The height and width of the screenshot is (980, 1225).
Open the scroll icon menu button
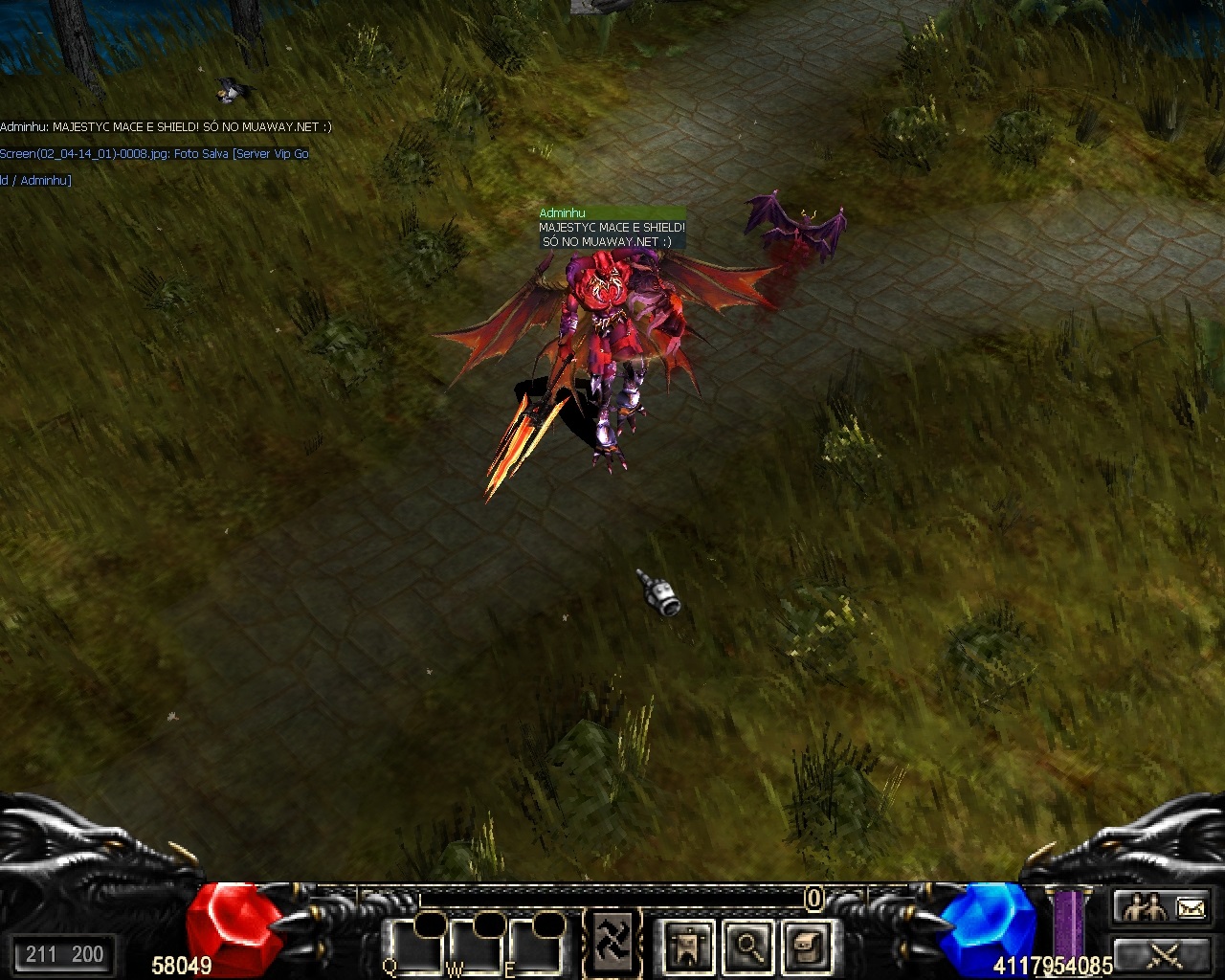807,946
